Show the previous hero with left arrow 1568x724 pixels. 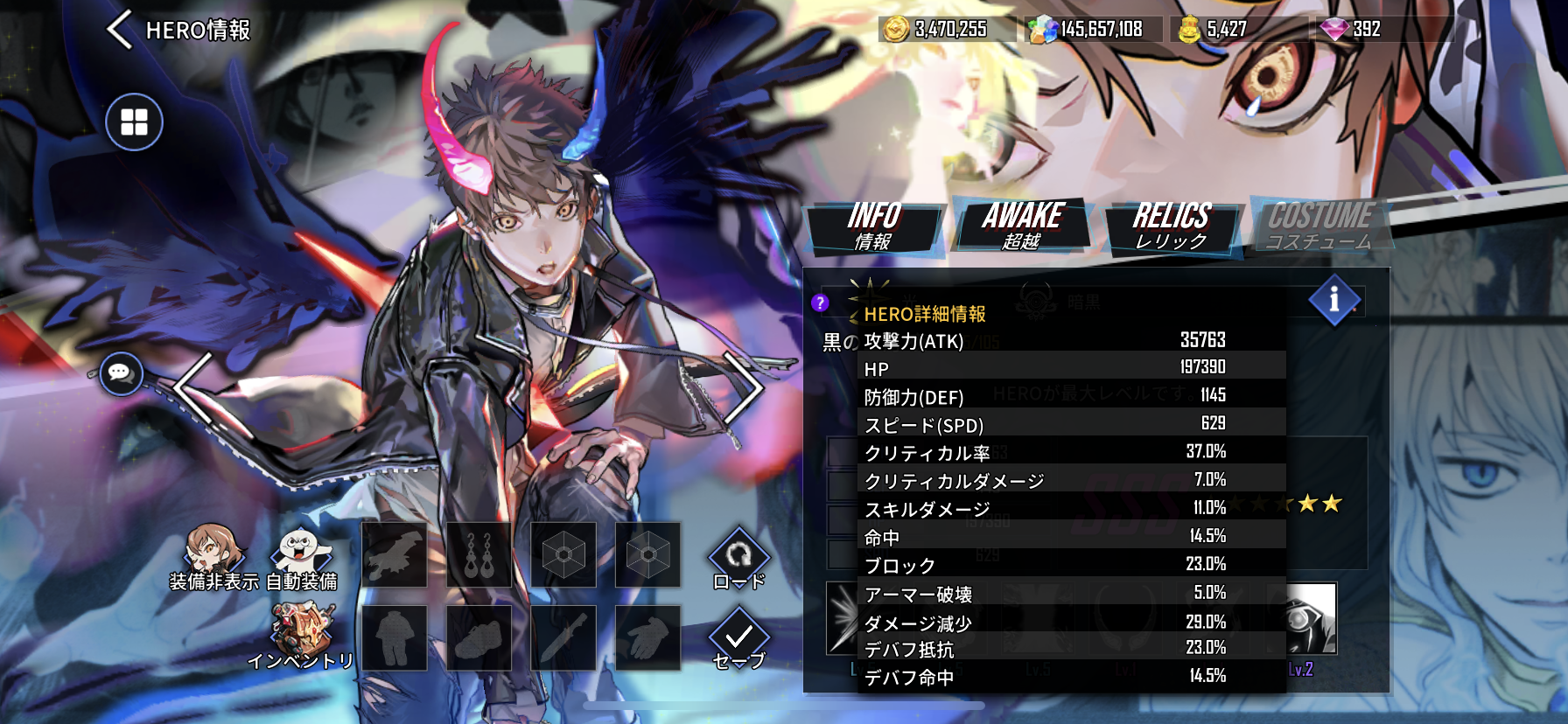192,387
